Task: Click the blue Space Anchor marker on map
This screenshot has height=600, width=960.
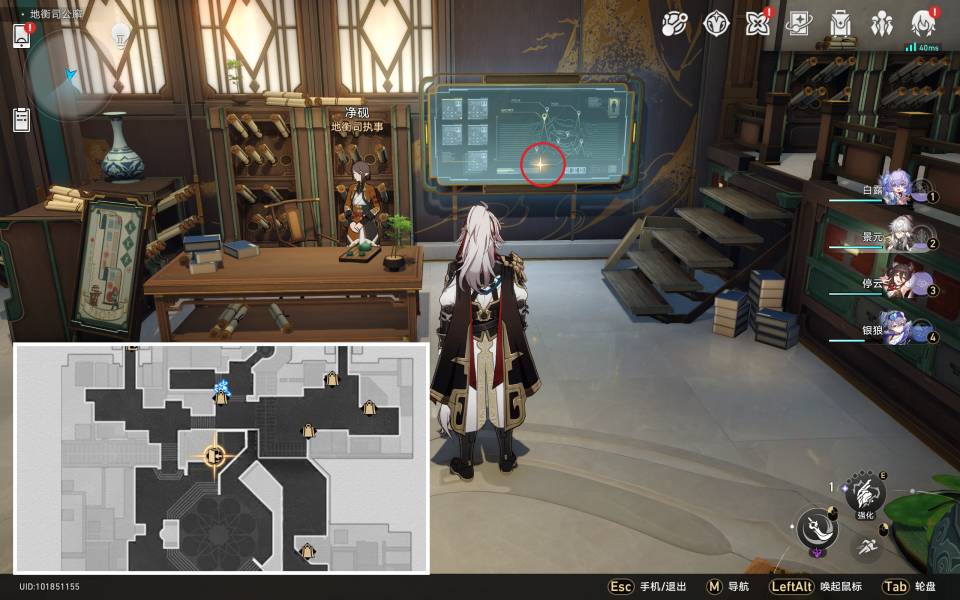Action: (x=222, y=388)
